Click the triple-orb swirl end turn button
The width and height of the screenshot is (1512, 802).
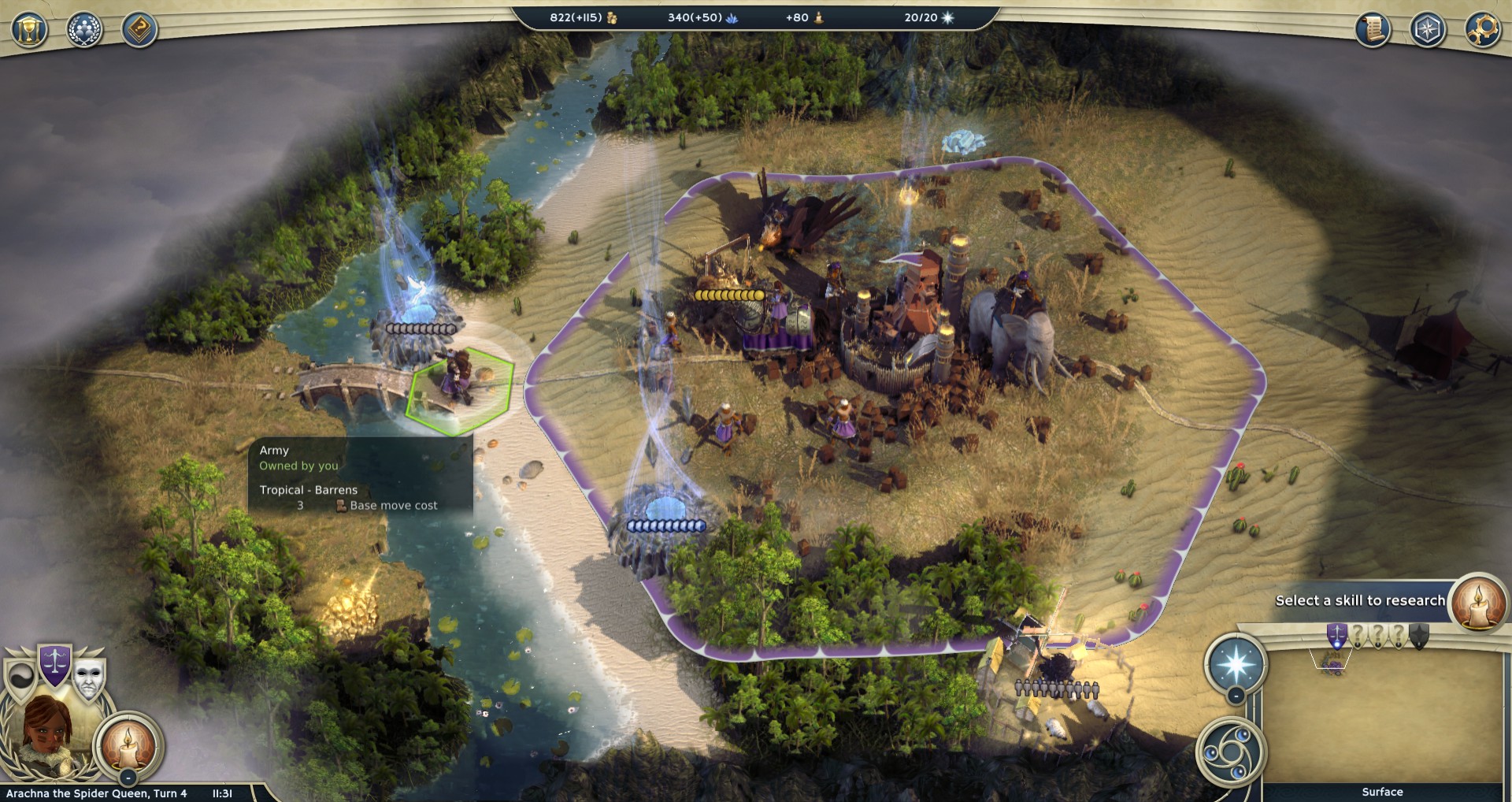coord(1231,751)
